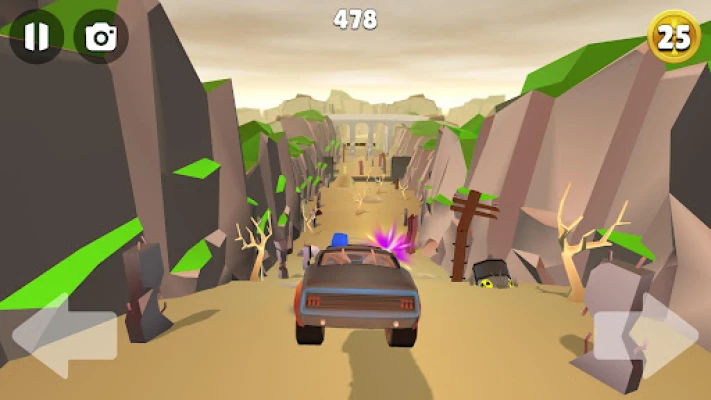Screen dimensions: 711x400
Task: Take a screenshot with the camera button
Action: pos(100,37)
